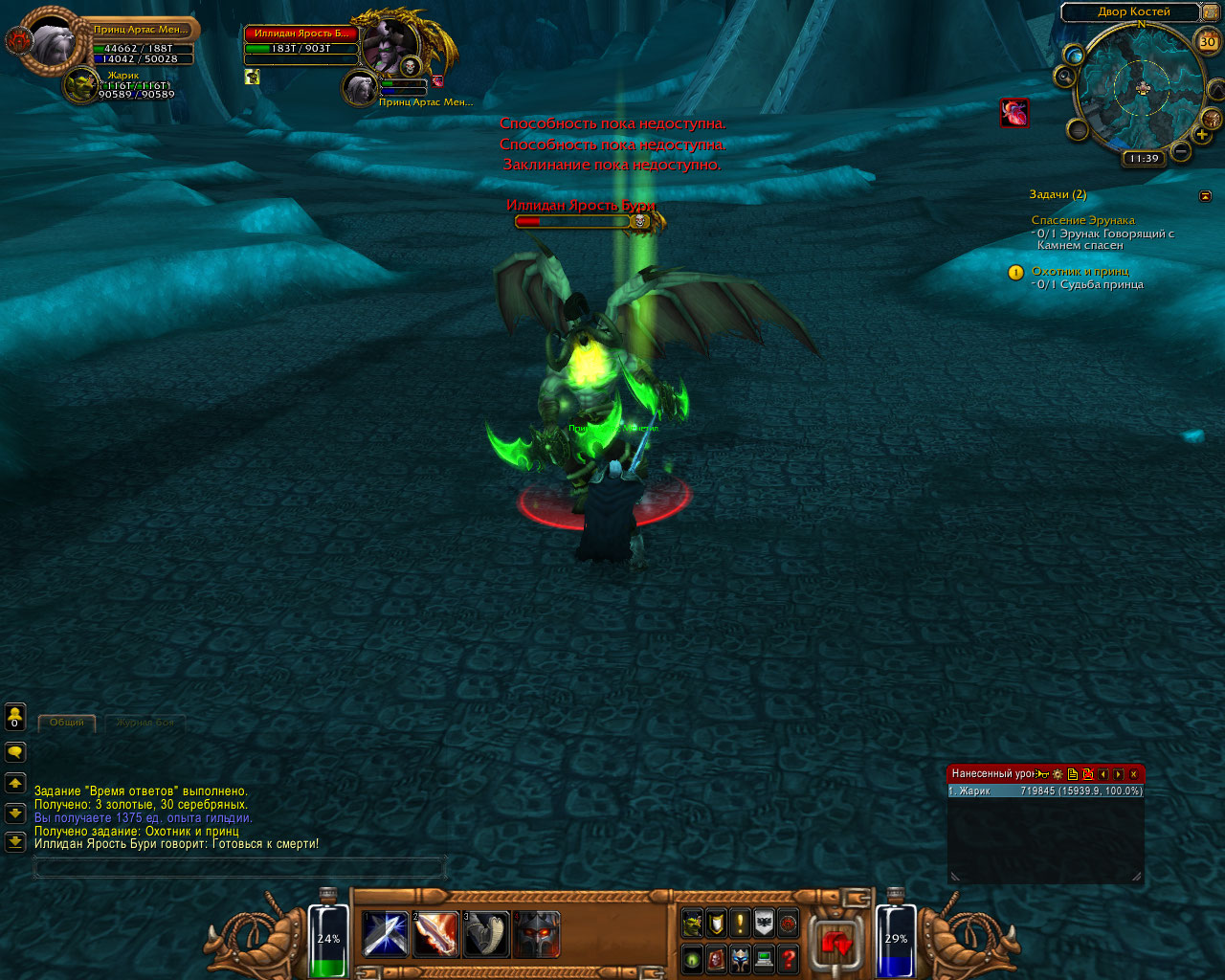Click the heart debuff icon
This screenshot has width=1225, height=980.
coord(1014,113)
